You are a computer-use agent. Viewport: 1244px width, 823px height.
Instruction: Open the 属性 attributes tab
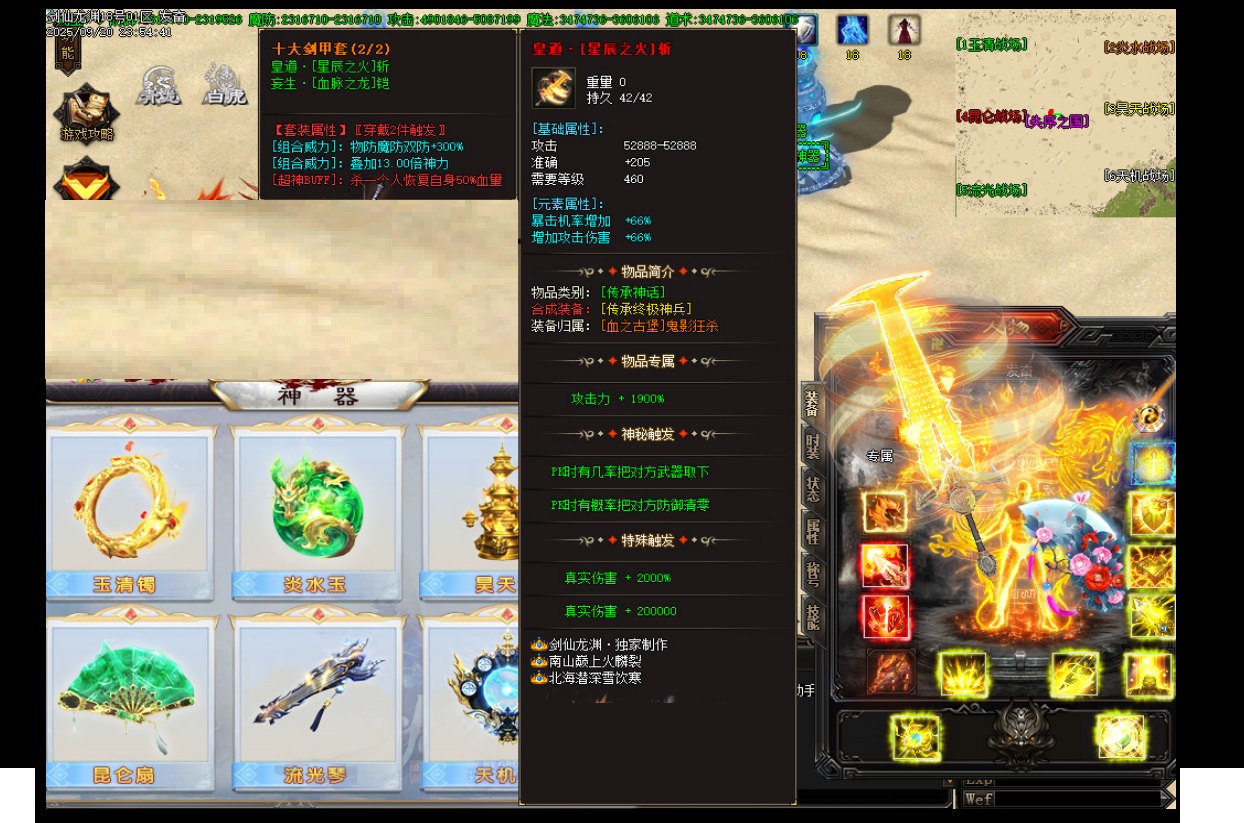click(812, 532)
